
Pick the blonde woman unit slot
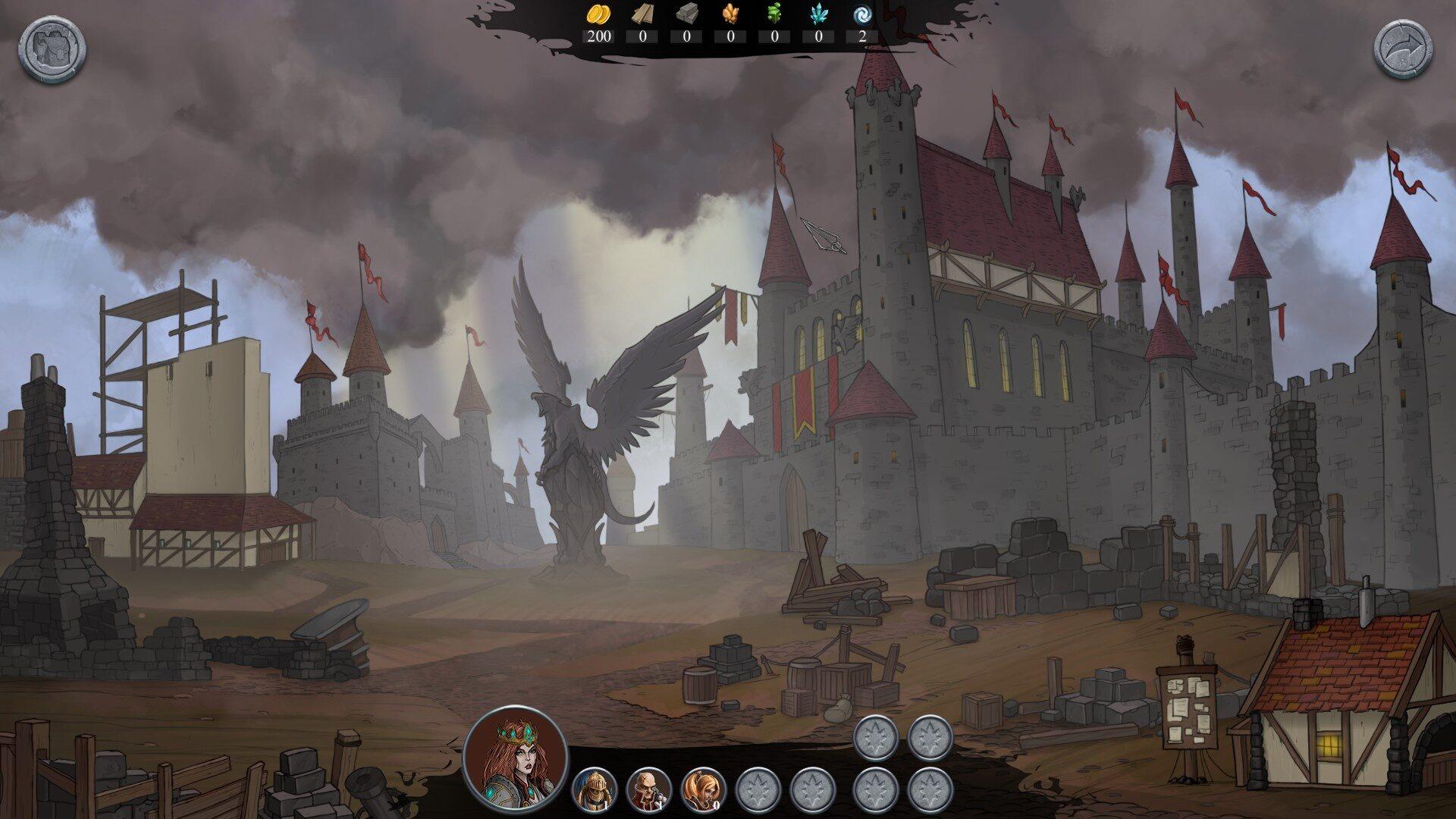704,790
